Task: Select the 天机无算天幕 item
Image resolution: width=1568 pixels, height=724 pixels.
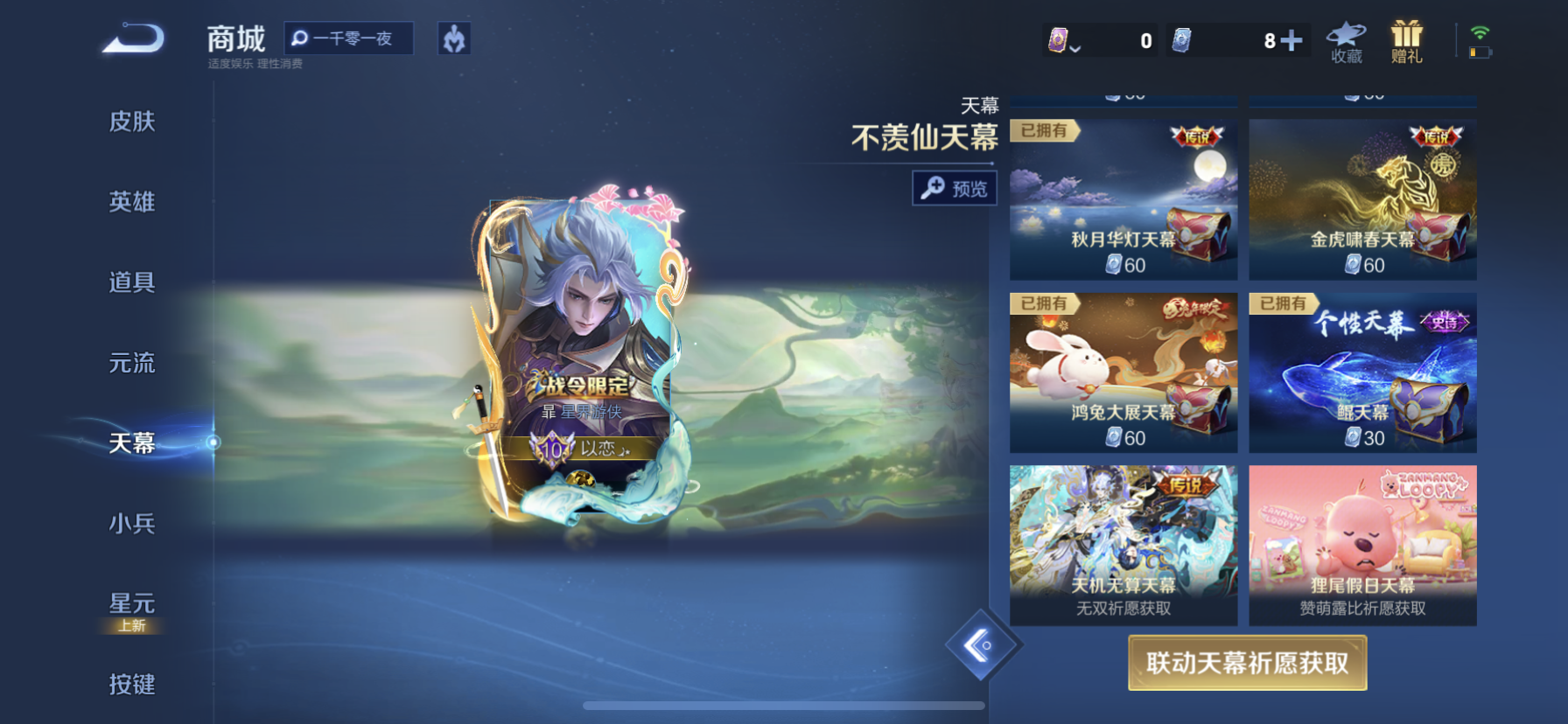Action: [x=1123, y=545]
